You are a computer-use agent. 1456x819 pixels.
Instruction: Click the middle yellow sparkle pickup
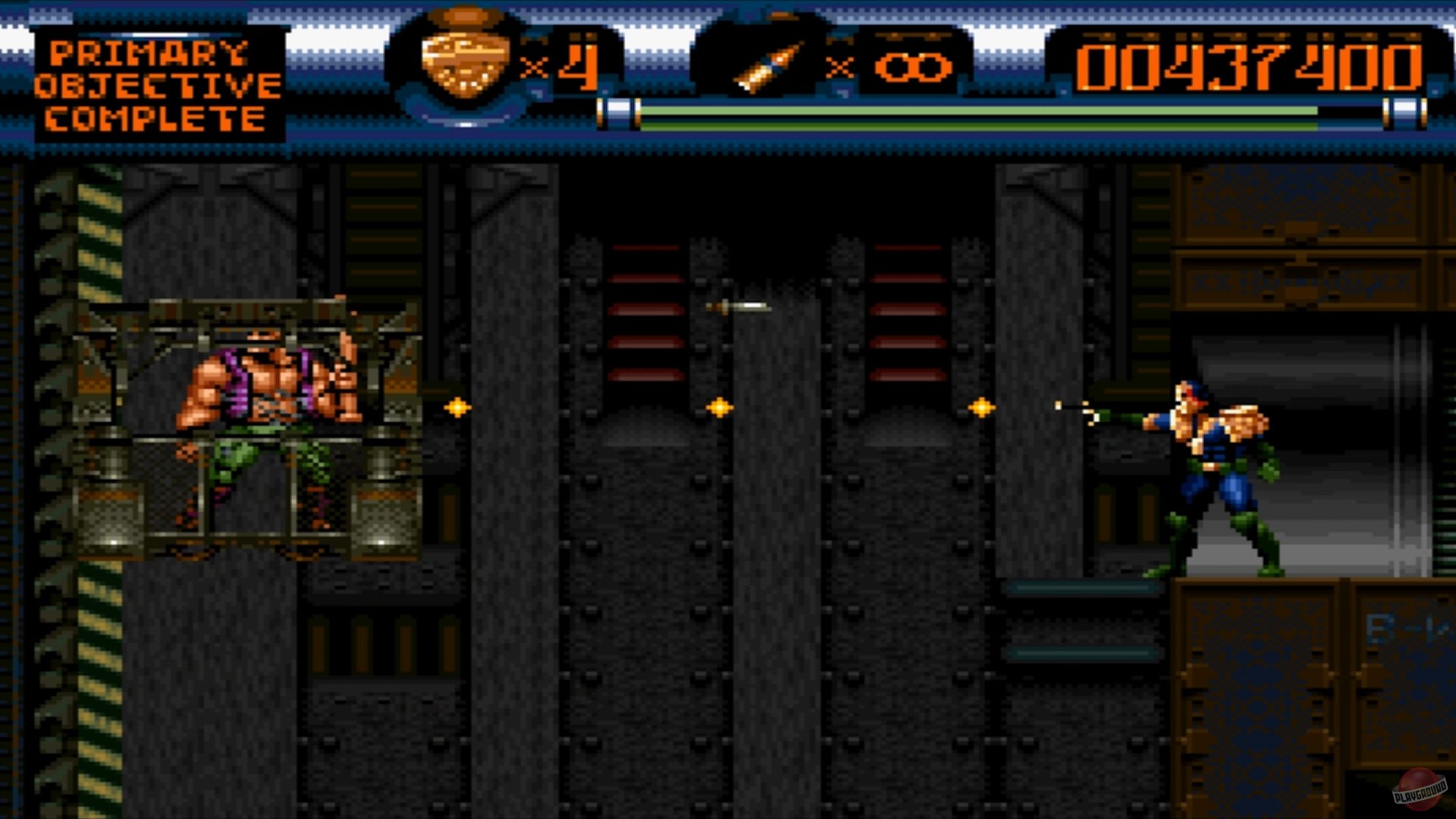(719, 407)
